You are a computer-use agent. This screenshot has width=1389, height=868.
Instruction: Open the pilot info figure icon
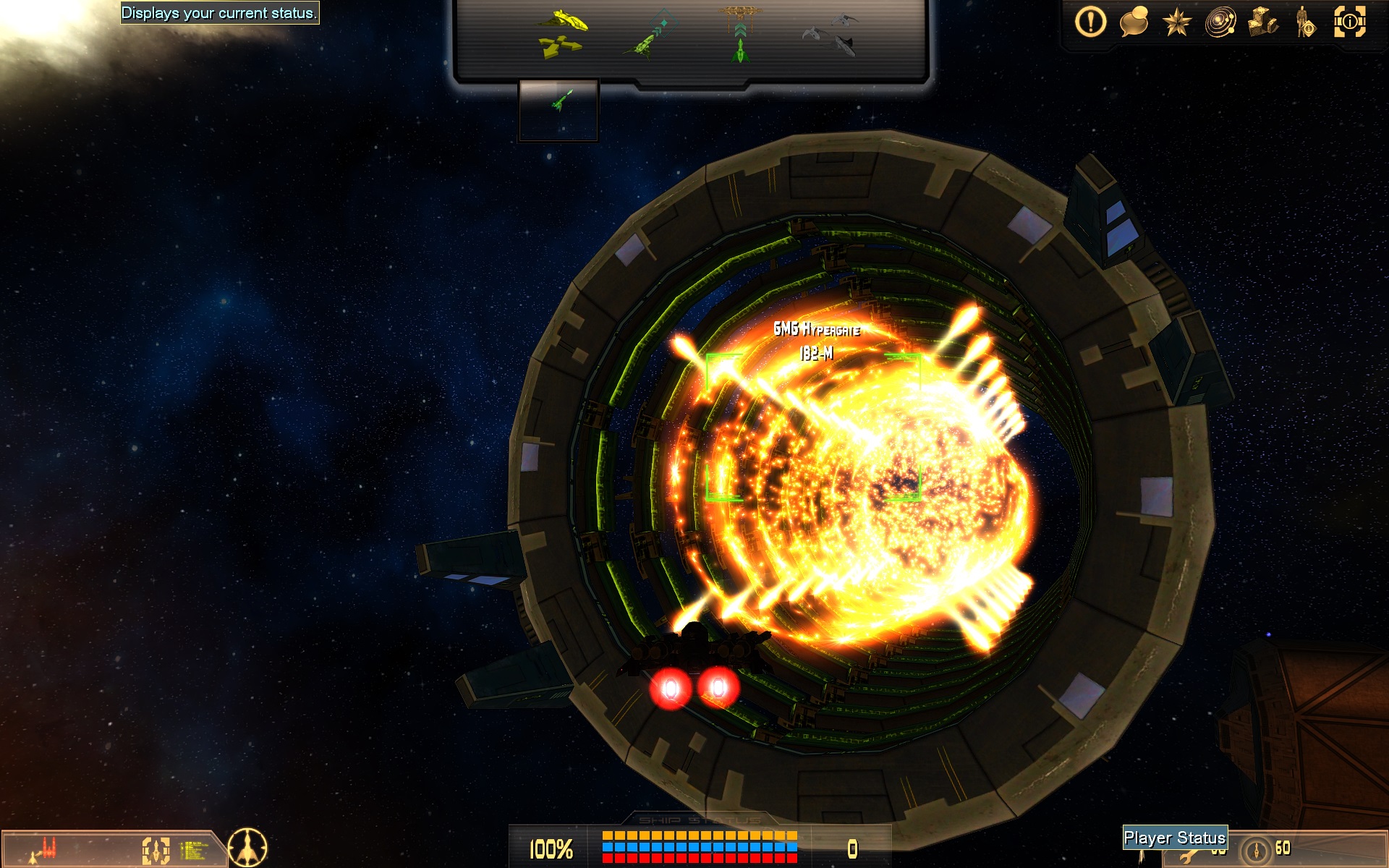[1306, 22]
